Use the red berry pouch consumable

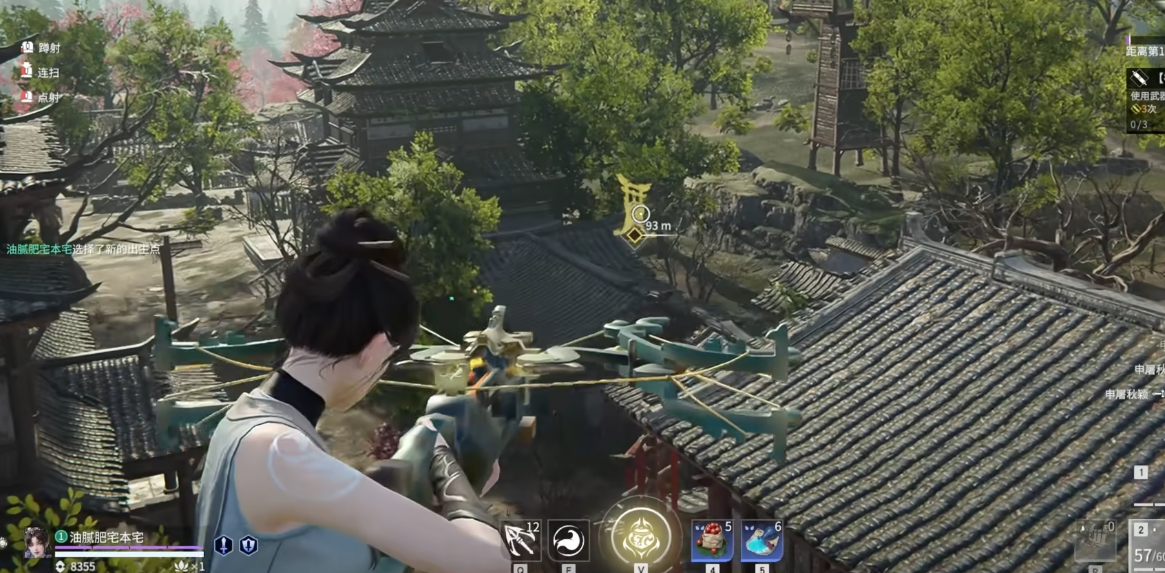point(711,541)
